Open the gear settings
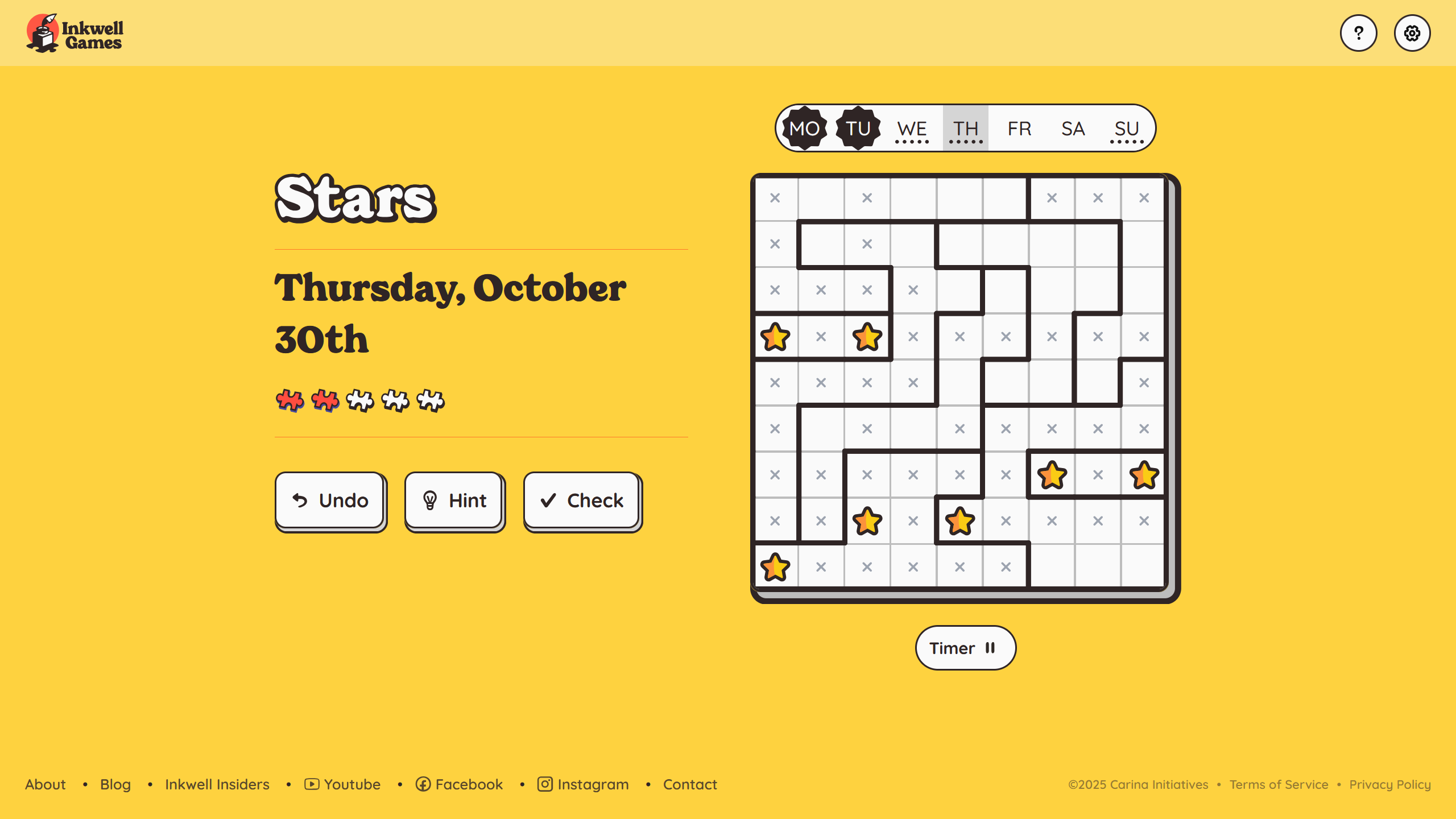This screenshot has height=819, width=1456. [x=1412, y=33]
